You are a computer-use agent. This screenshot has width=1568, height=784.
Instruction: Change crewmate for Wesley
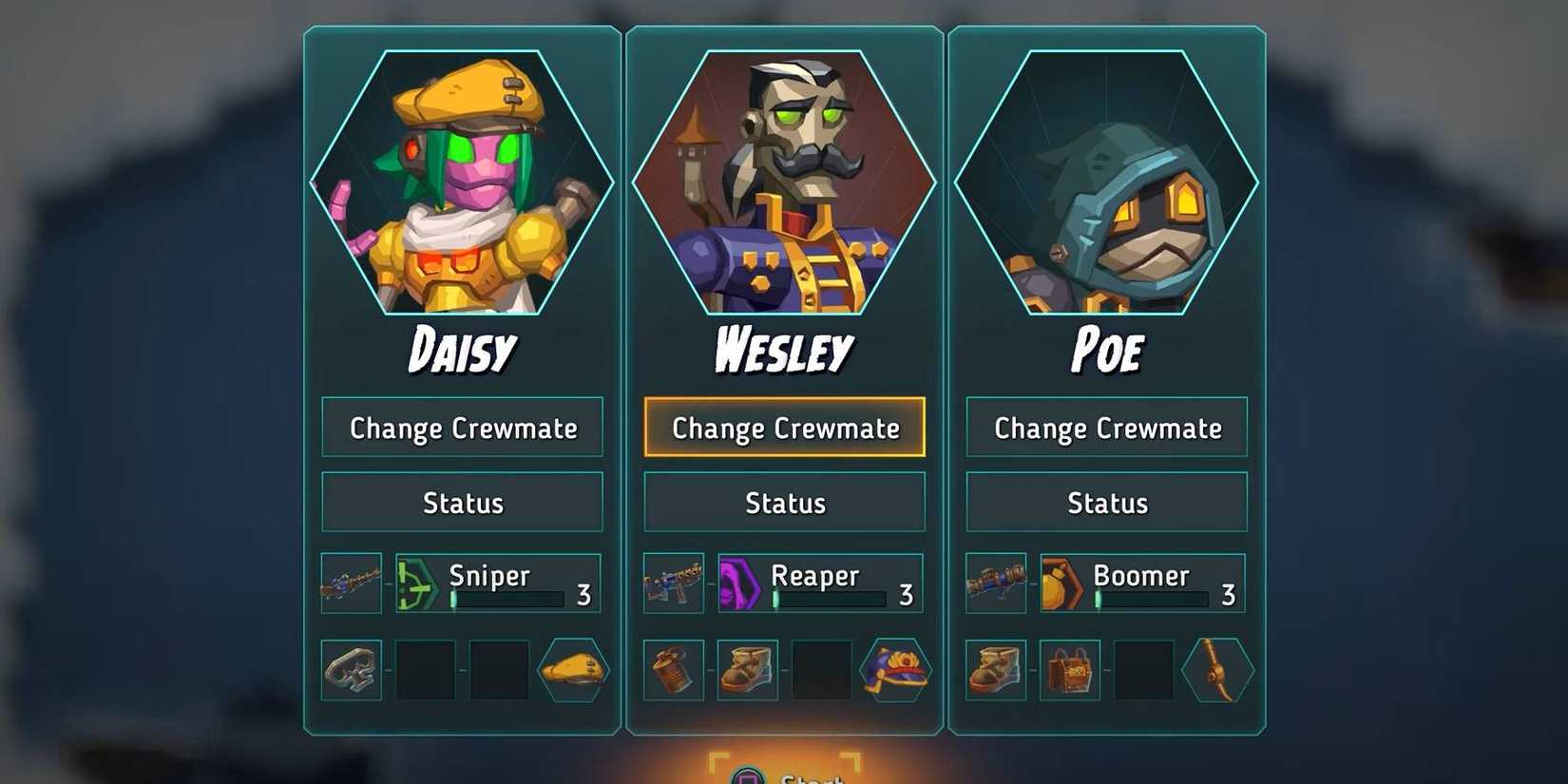point(785,428)
